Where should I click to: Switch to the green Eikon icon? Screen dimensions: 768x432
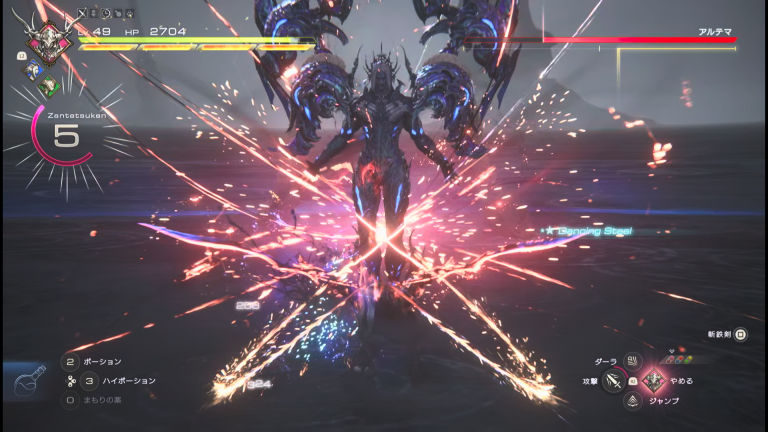tap(48, 86)
